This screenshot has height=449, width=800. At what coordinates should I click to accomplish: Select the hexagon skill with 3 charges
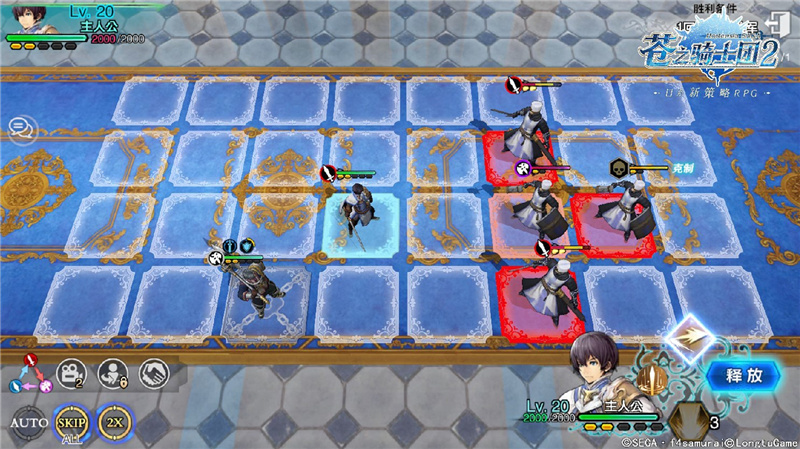[686, 420]
